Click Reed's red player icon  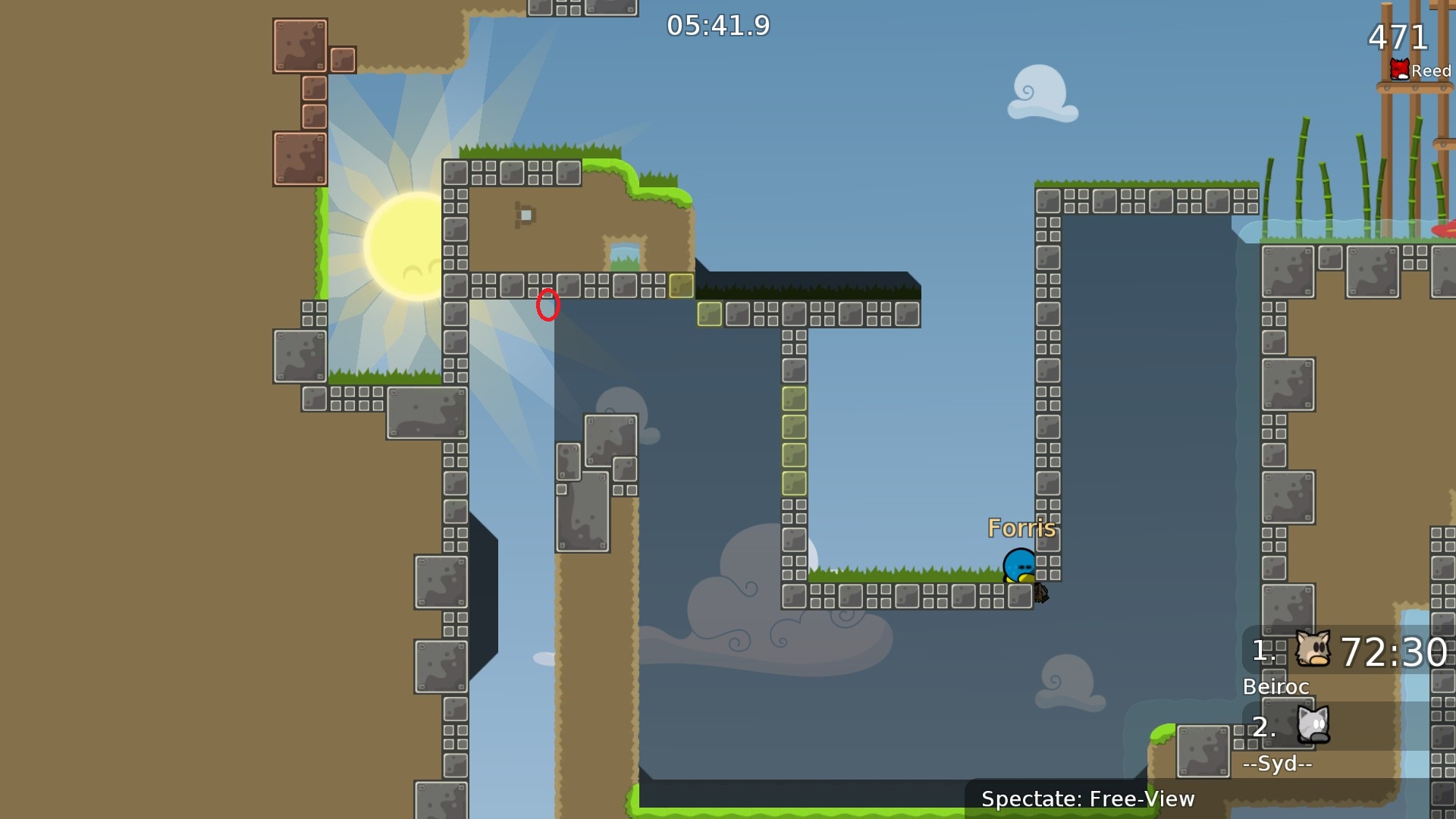[1399, 71]
